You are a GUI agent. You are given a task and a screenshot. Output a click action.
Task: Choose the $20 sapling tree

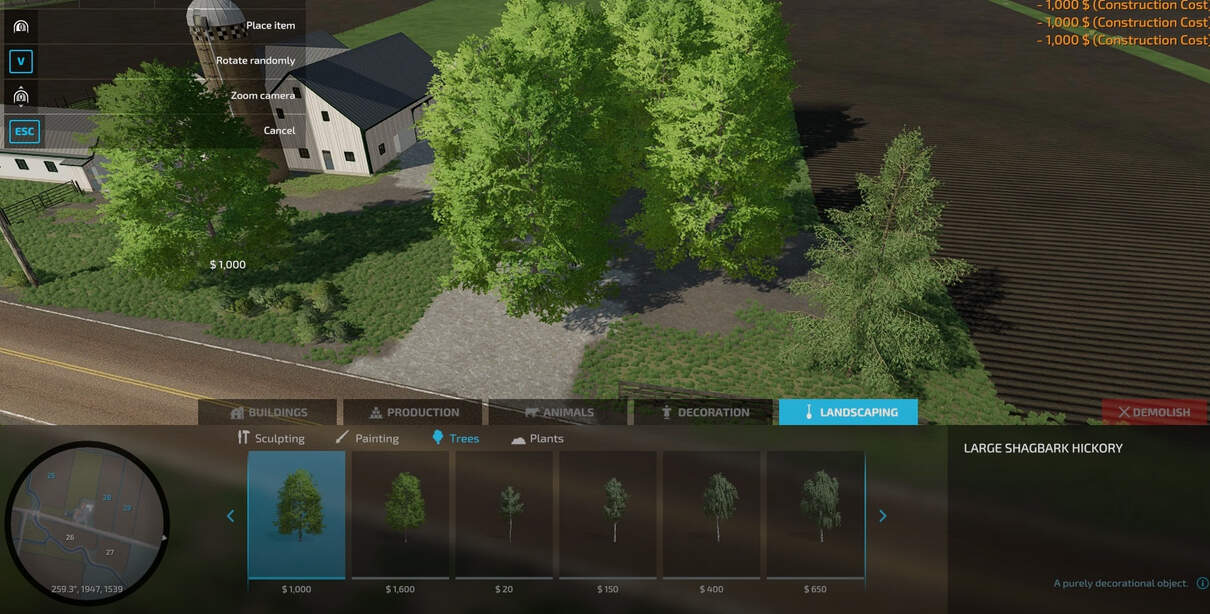point(505,514)
